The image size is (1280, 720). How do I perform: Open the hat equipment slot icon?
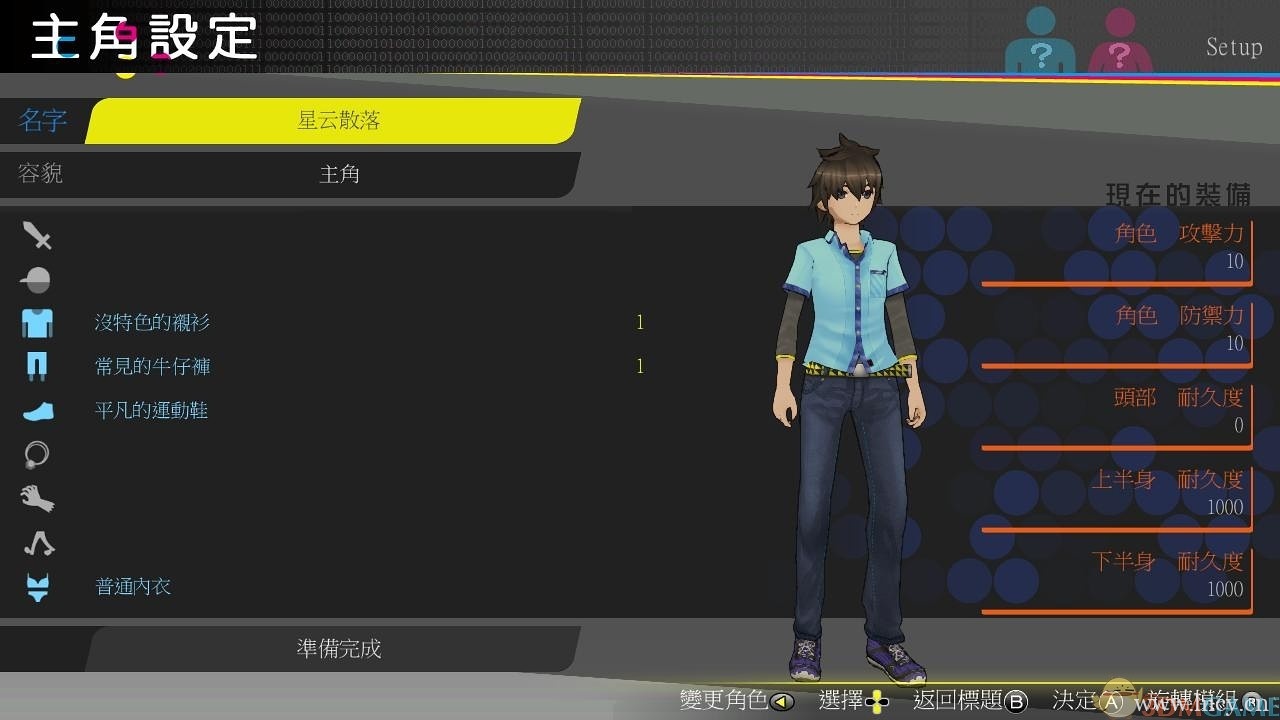pyautogui.click(x=36, y=279)
